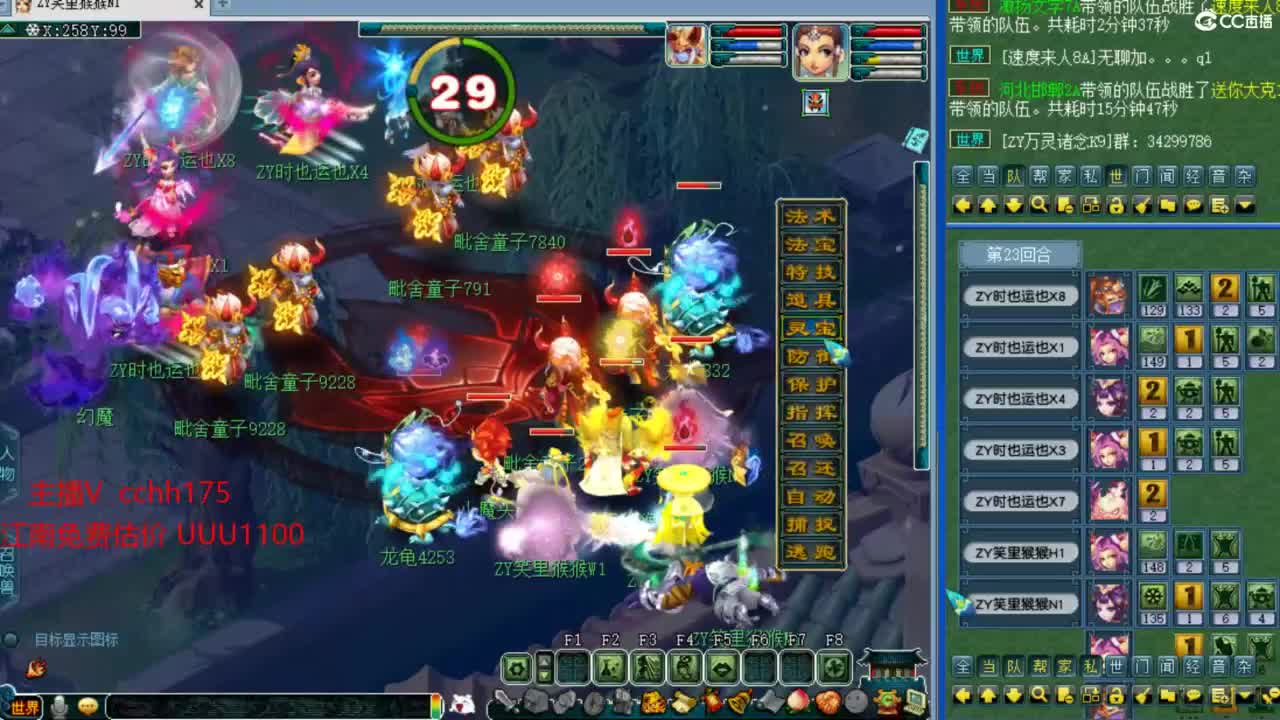Image resolution: width=1280 pixels, height=720 pixels.
Task: Click the magnifier search icon in chat toolbar
Action: click(x=1040, y=204)
